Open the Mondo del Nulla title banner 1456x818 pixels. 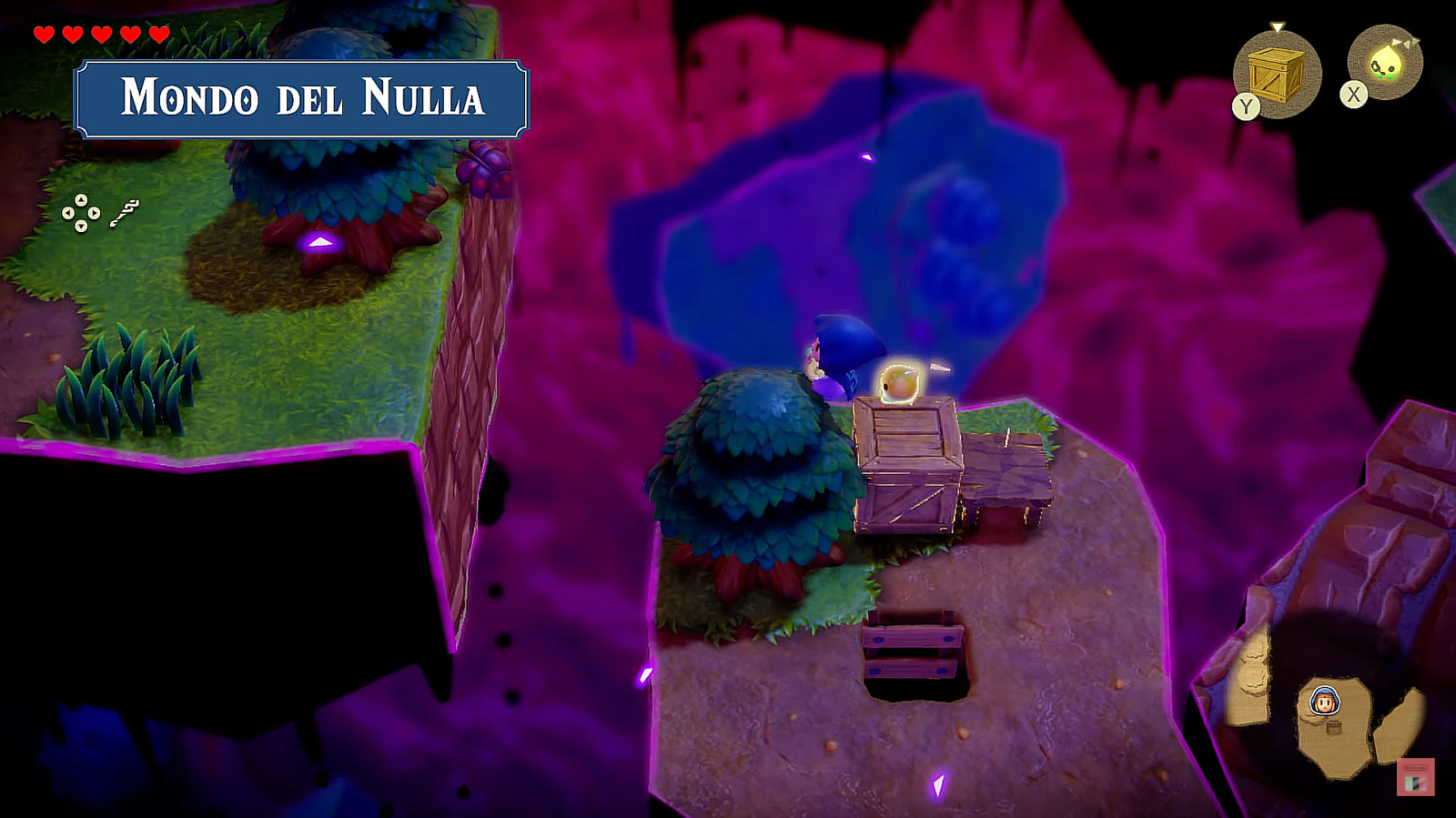point(305,100)
